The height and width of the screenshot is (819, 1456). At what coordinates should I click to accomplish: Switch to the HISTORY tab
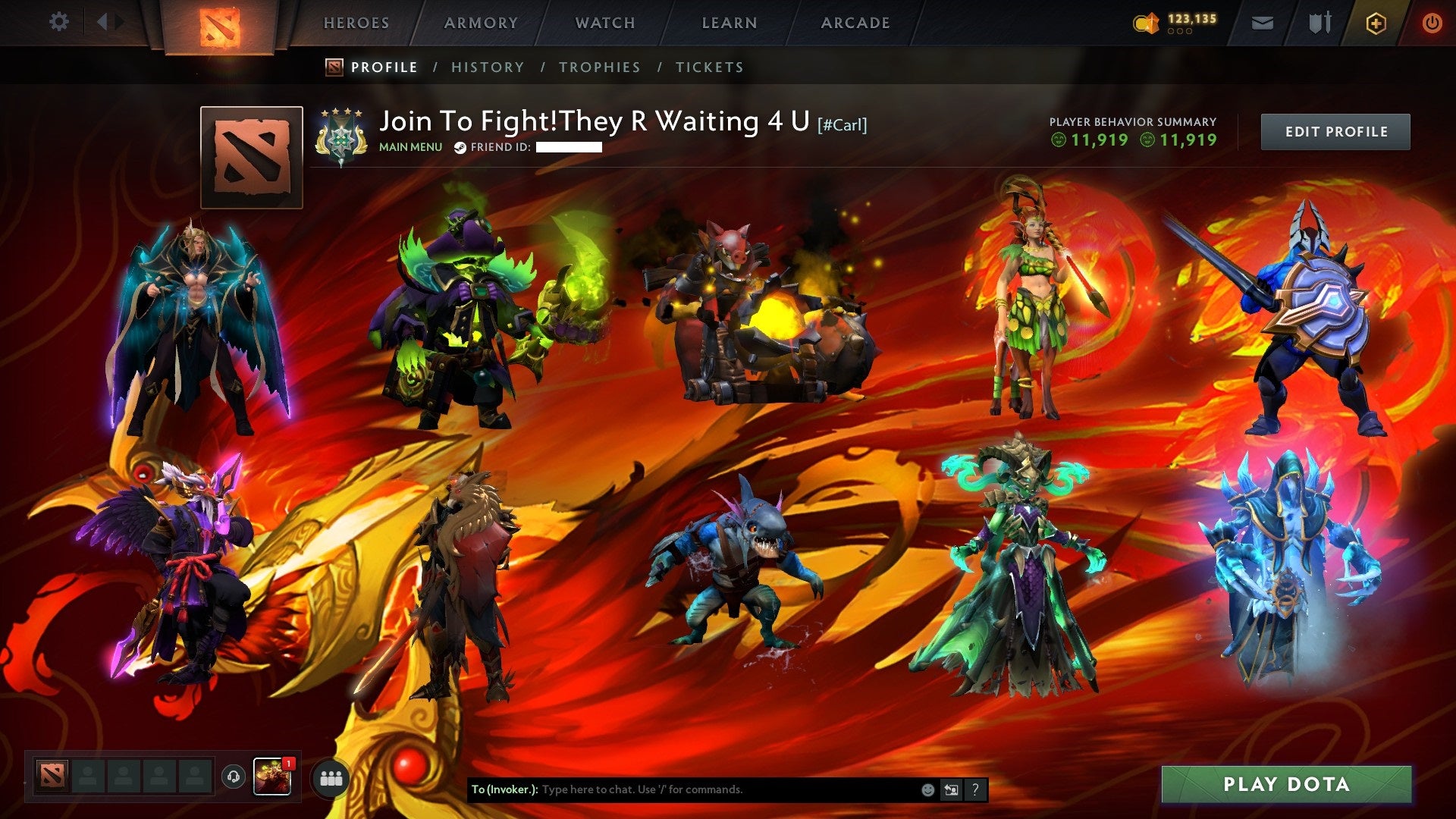click(x=487, y=67)
